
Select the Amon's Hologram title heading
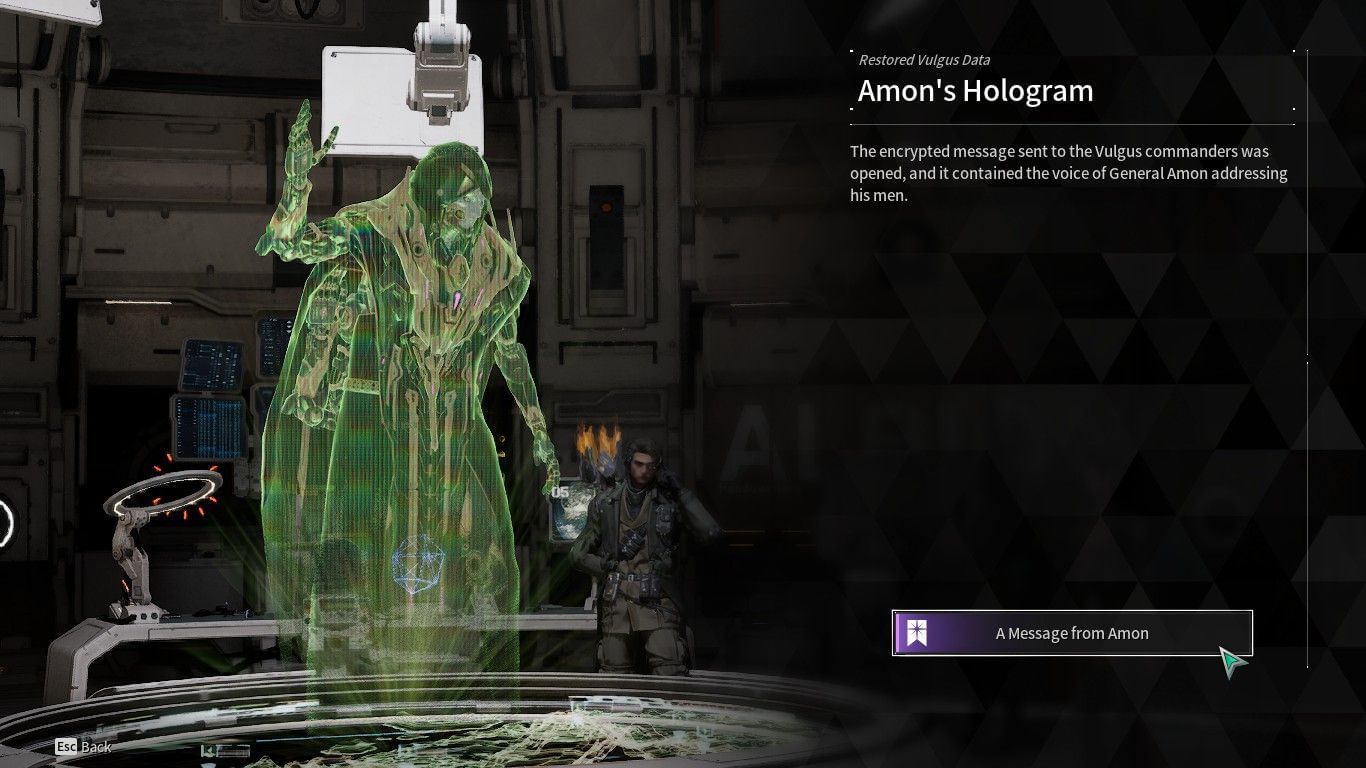pos(975,90)
